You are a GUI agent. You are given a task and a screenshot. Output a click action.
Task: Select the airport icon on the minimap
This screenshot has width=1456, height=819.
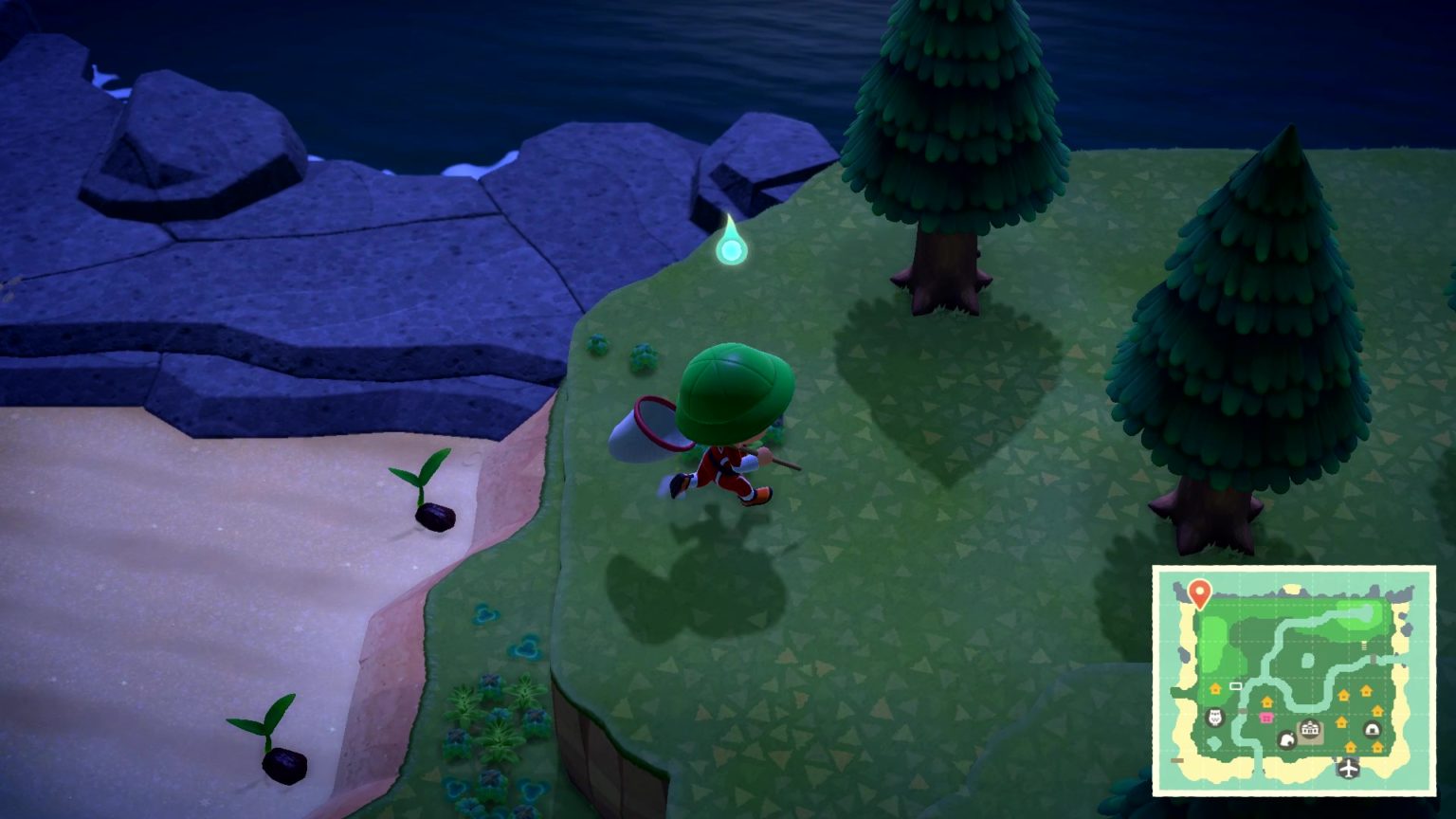[1348, 769]
